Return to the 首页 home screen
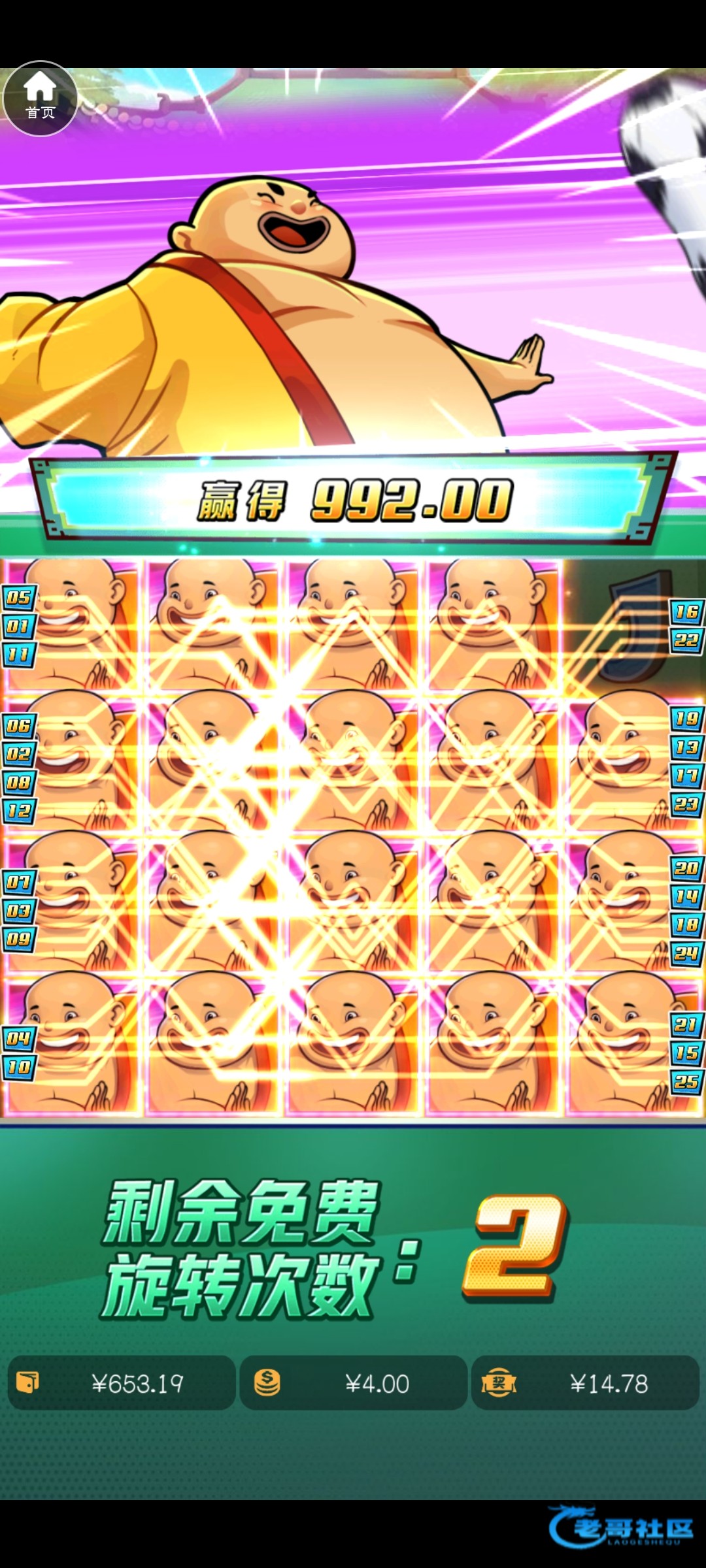The height and width of the screenshot is (1568, 706). point(40,98)
